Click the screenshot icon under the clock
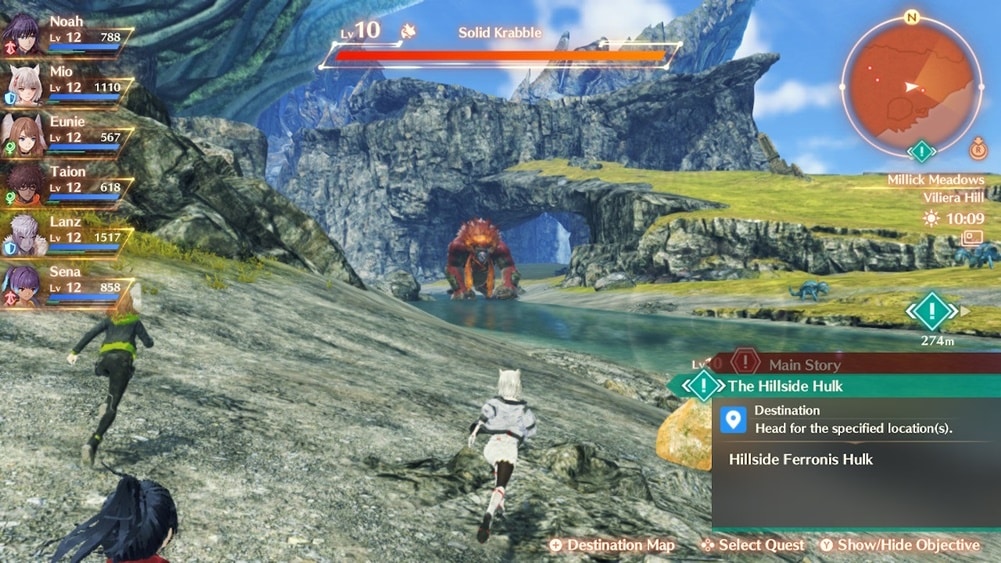Viewport: 1001px width, 563px height. [x=972, y=238]
